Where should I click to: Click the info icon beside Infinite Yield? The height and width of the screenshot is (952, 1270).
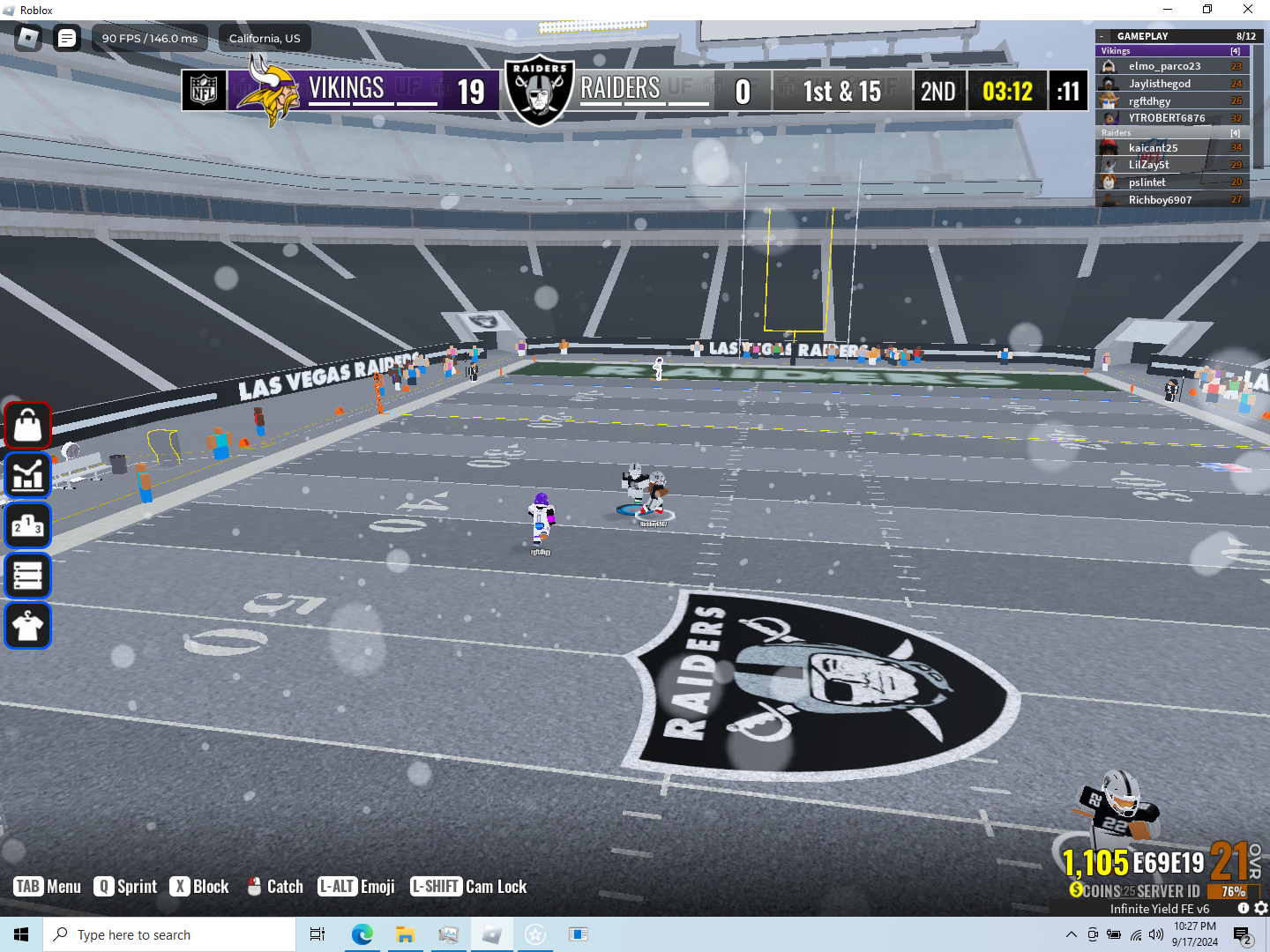point(1244,908)
